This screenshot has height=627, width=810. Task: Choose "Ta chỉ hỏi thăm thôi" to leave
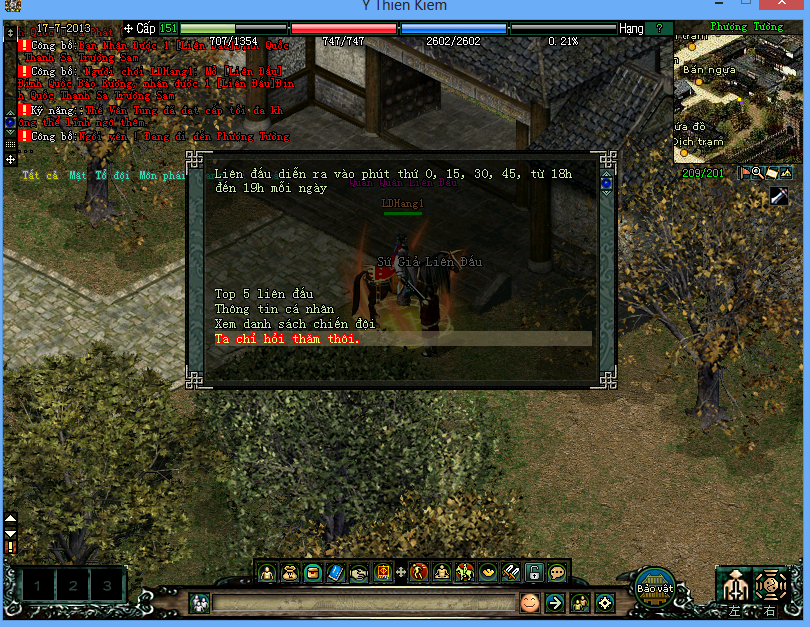tap(288, 339)
